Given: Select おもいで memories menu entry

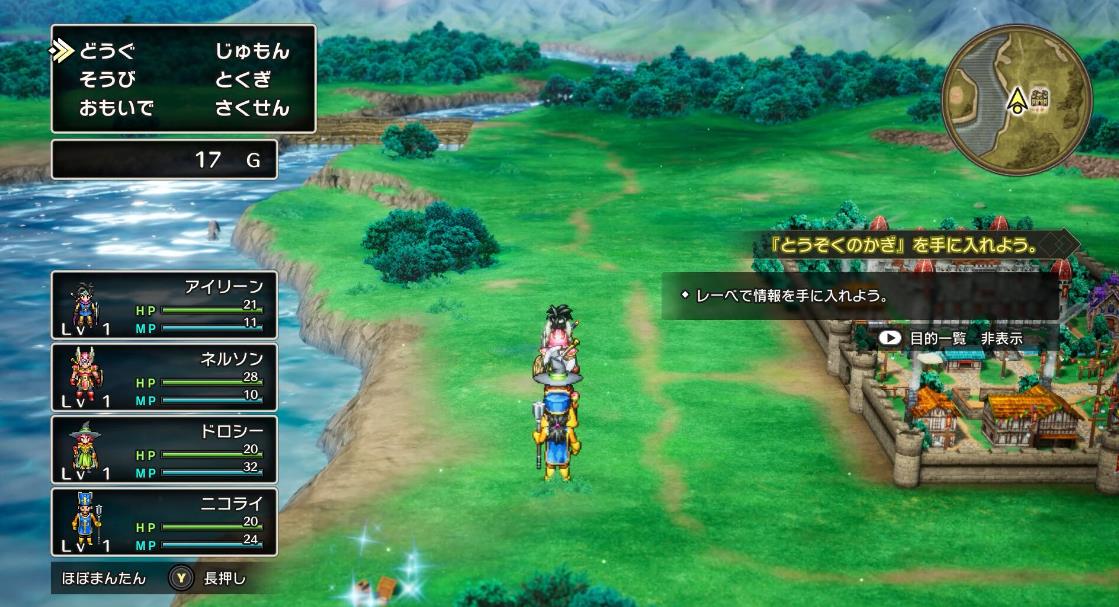Looking at the screenshot, I should click(116, 107).
